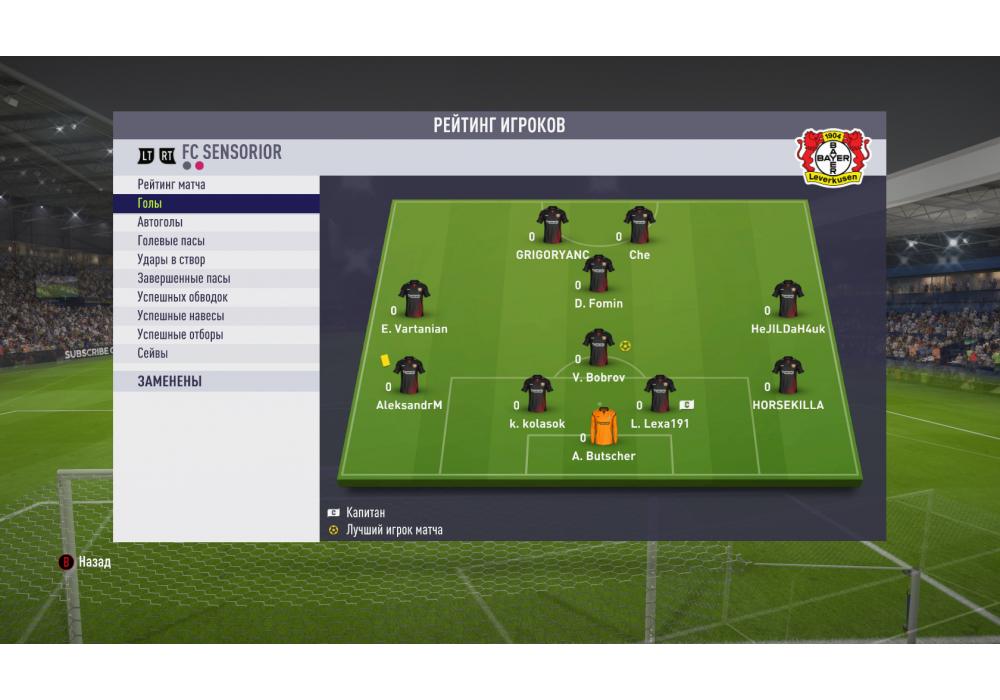
Task: Select the Голы stat entry
Action: click(216, 204)
